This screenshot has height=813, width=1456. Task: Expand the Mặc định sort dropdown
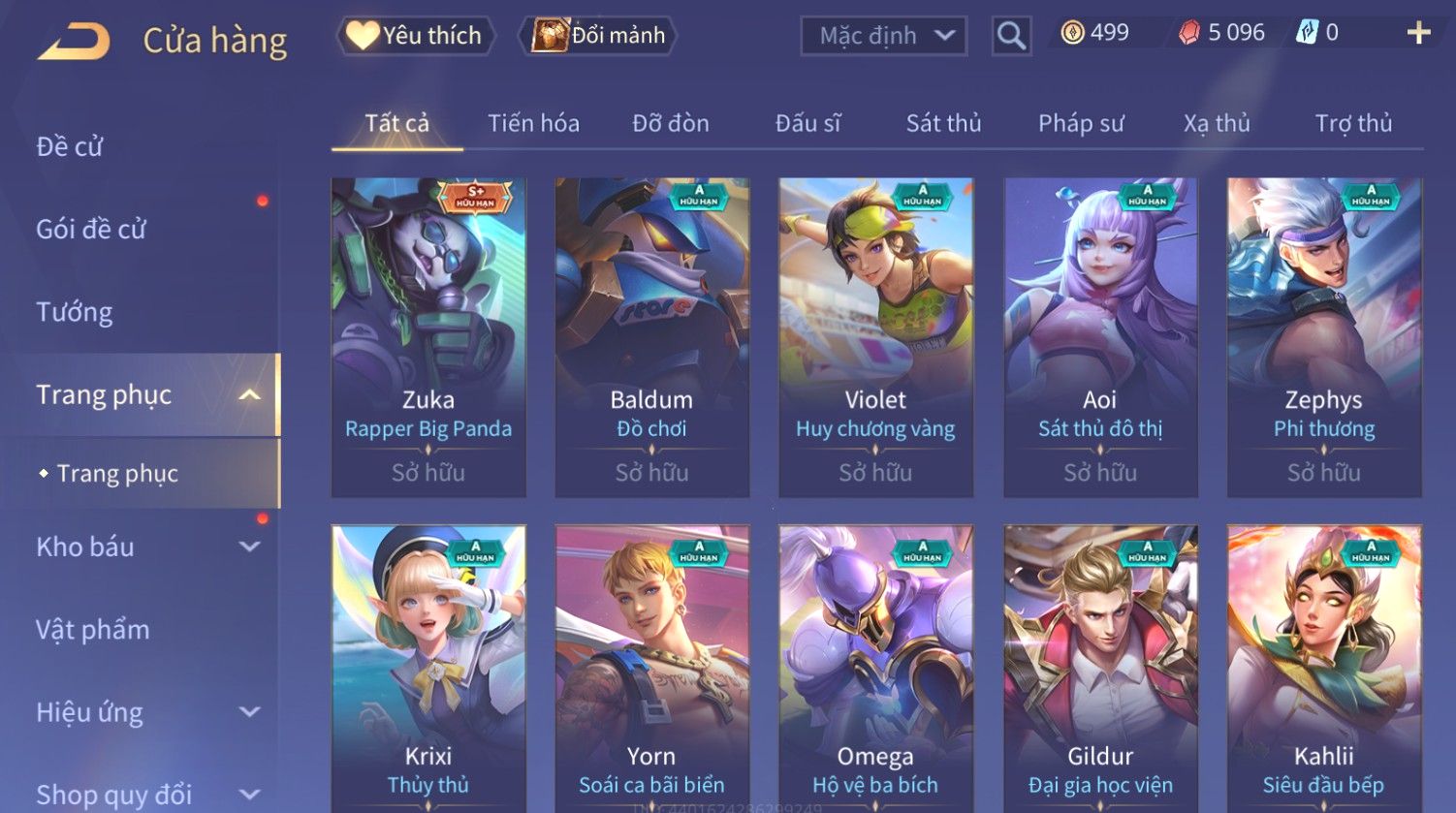883,36
